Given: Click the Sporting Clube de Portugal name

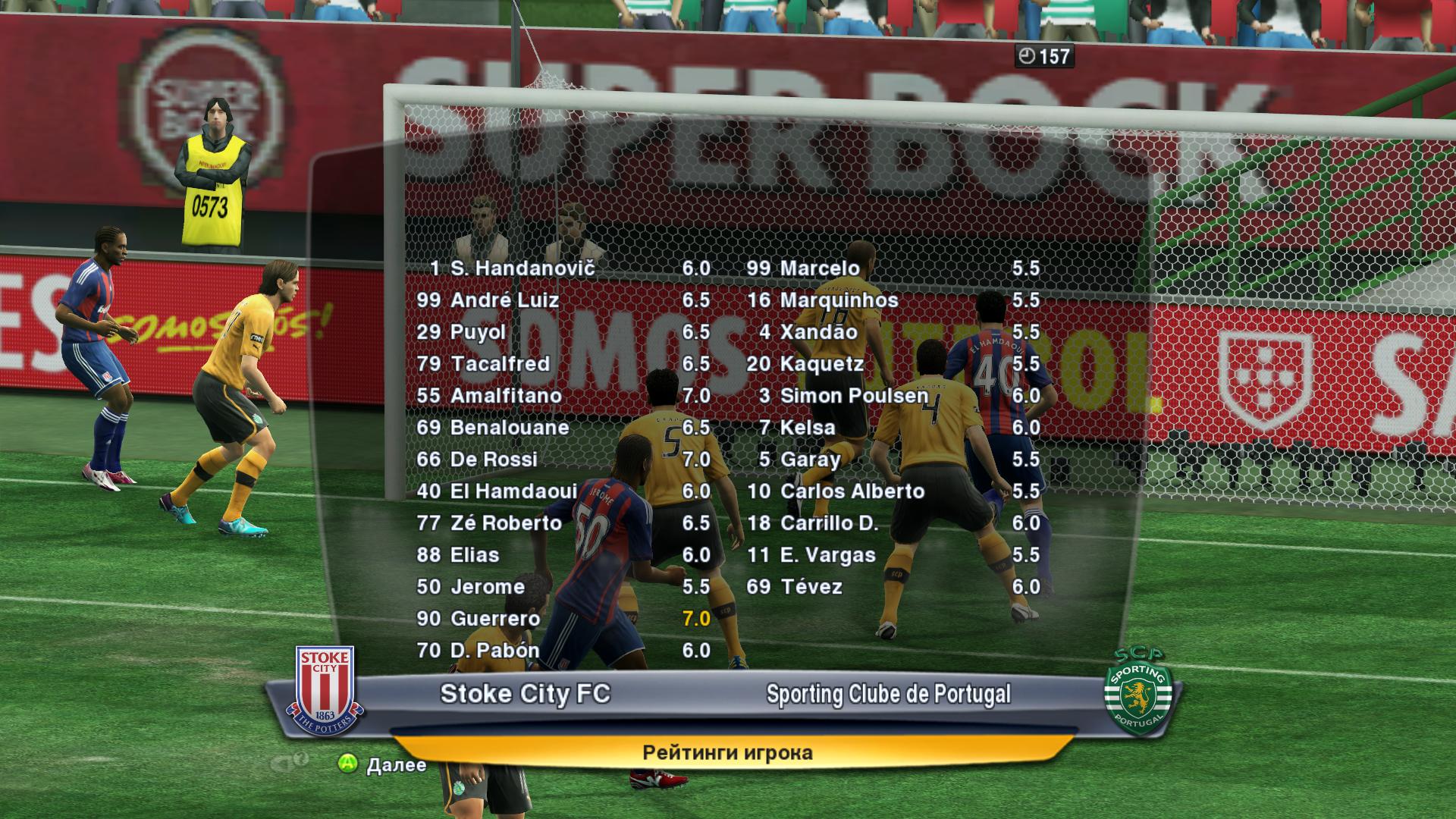Looking at the screenshot, I should coord(888,694).
